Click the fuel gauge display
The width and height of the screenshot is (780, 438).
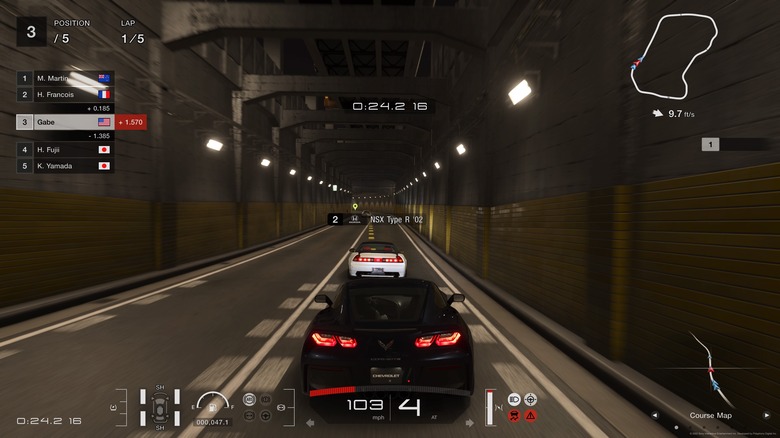(212, 405)
